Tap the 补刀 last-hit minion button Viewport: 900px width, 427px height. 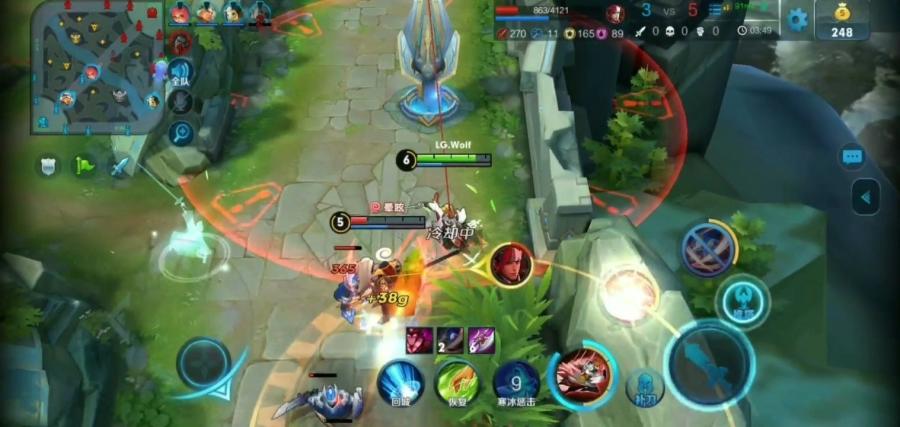pyautogui.click(x=645, y=387)
